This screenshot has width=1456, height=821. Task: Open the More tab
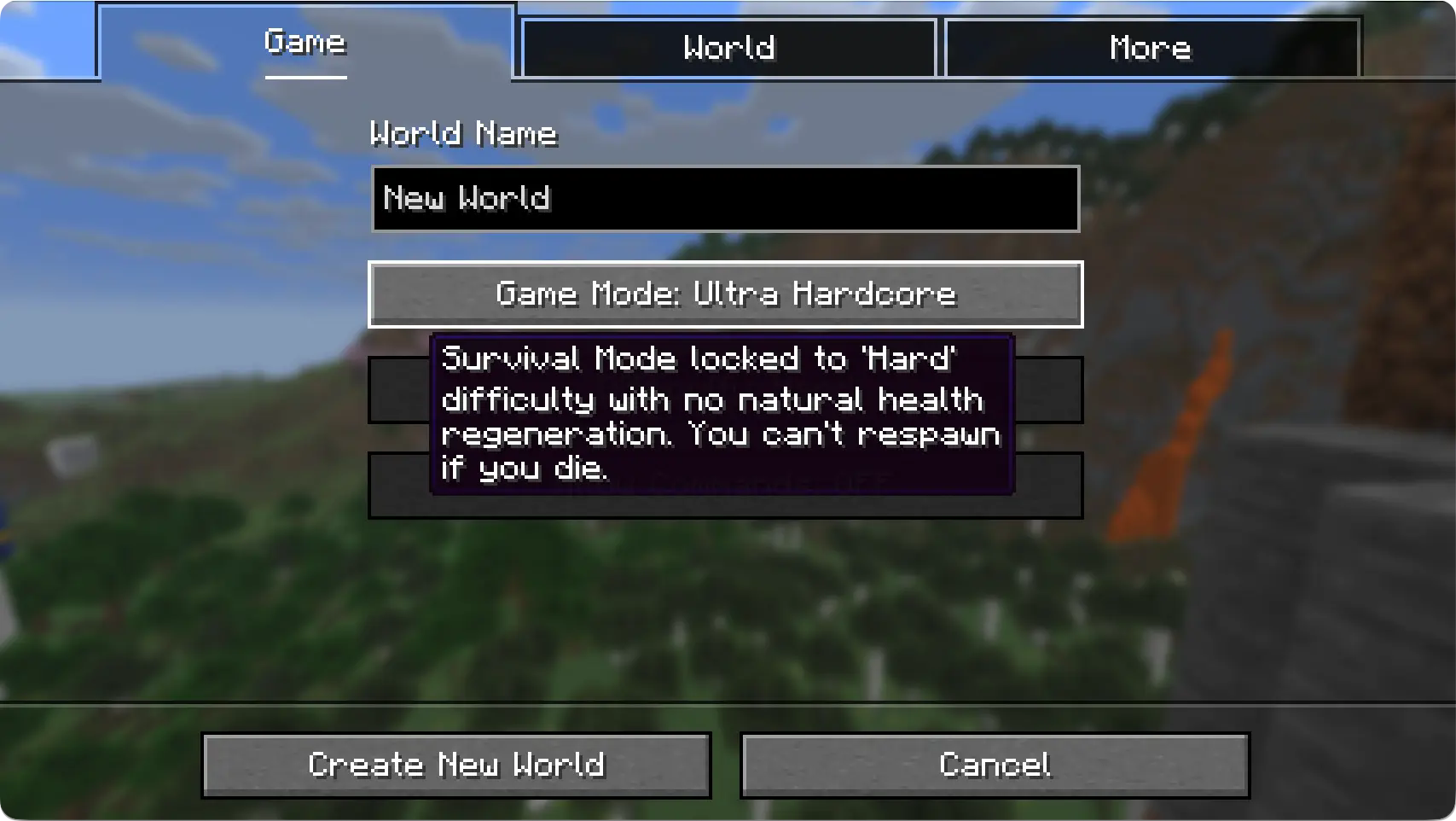(x=1151, y=48)
